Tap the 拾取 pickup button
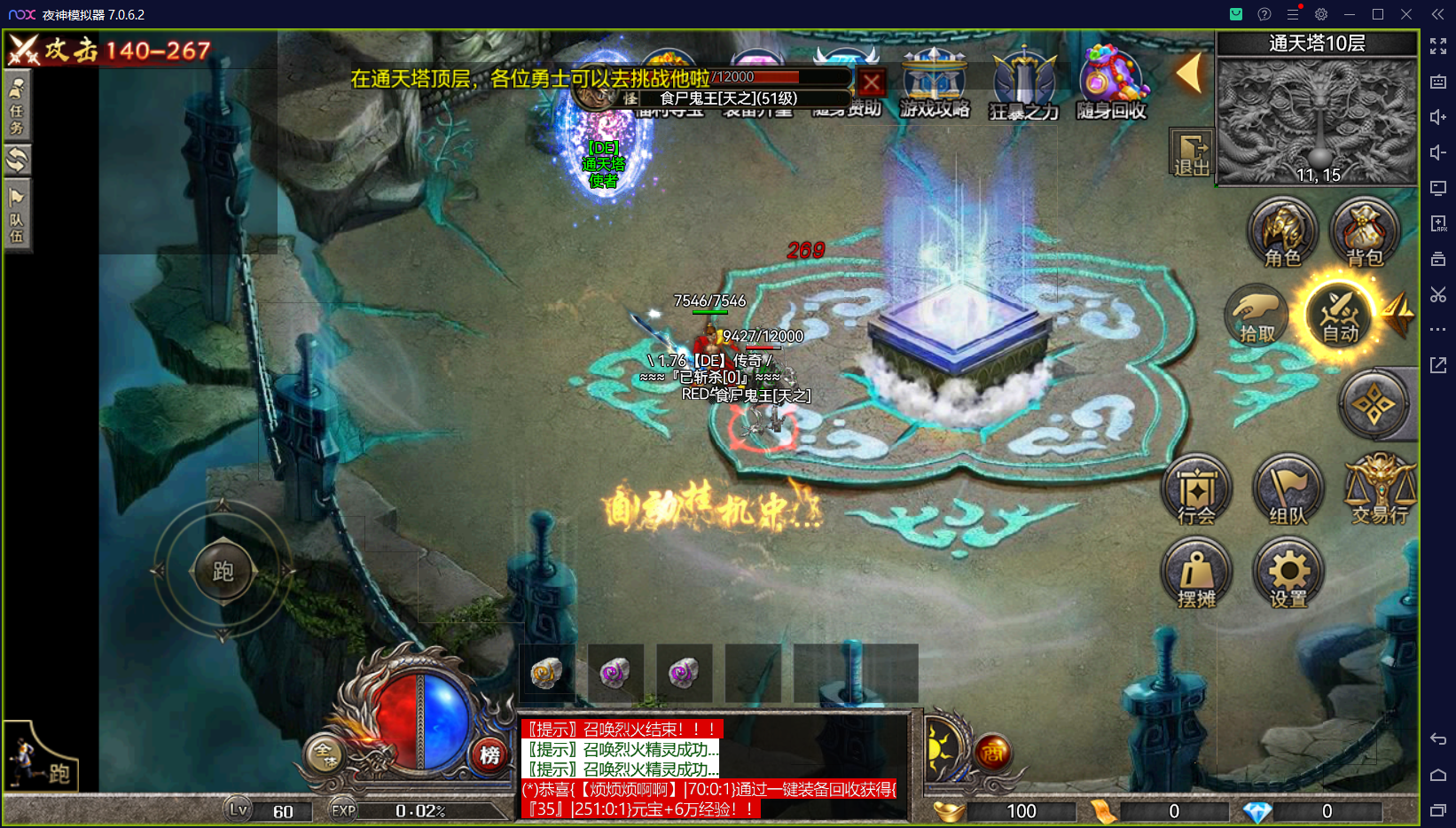 [1256, 316]
